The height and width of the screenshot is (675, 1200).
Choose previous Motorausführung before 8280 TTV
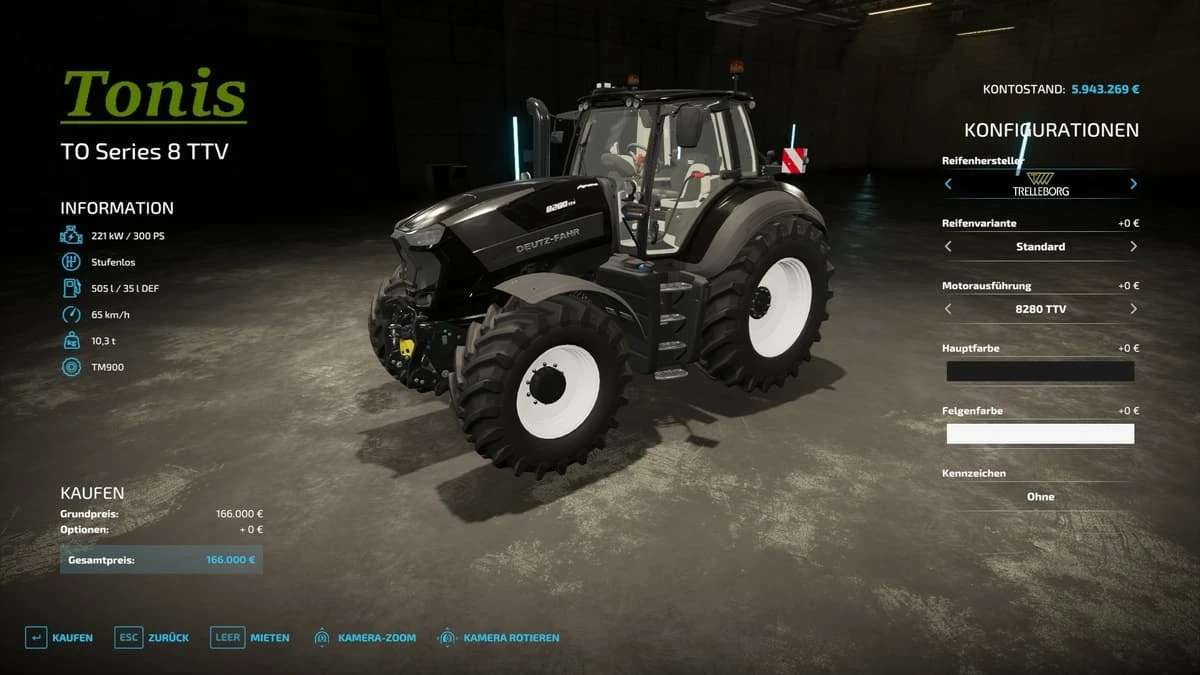(x=948, y=309)
